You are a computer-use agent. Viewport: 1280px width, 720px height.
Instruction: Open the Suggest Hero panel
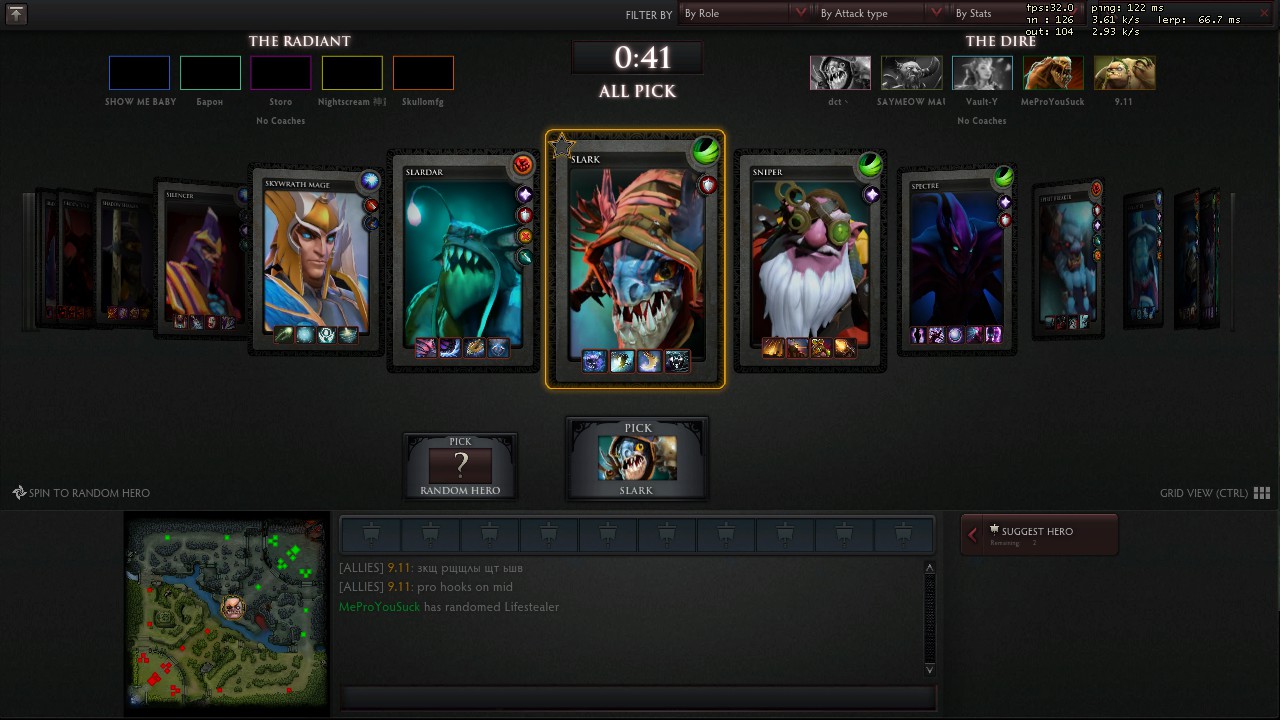point(1038,534)
